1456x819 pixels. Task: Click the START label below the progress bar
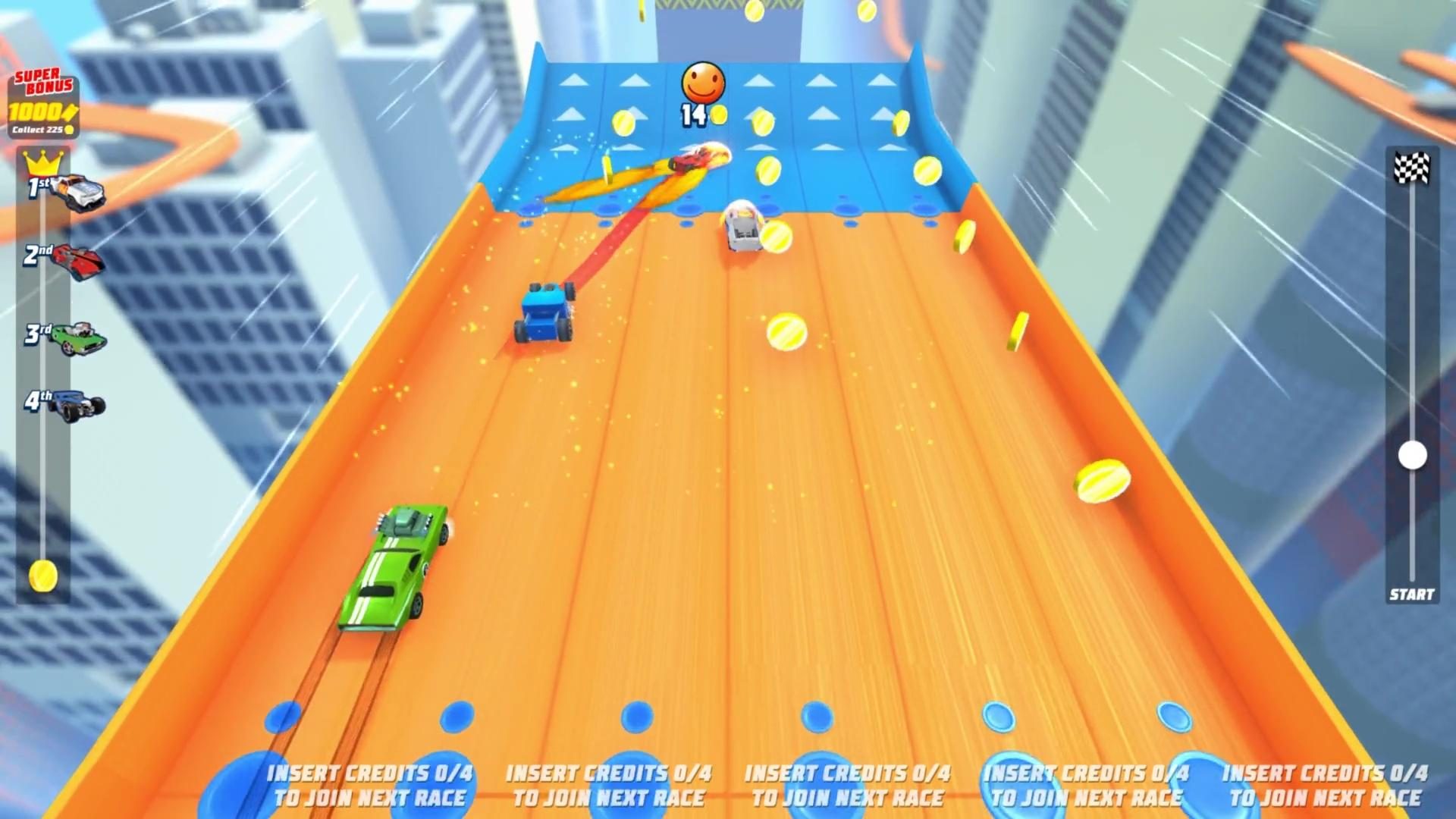point(1411,594)
